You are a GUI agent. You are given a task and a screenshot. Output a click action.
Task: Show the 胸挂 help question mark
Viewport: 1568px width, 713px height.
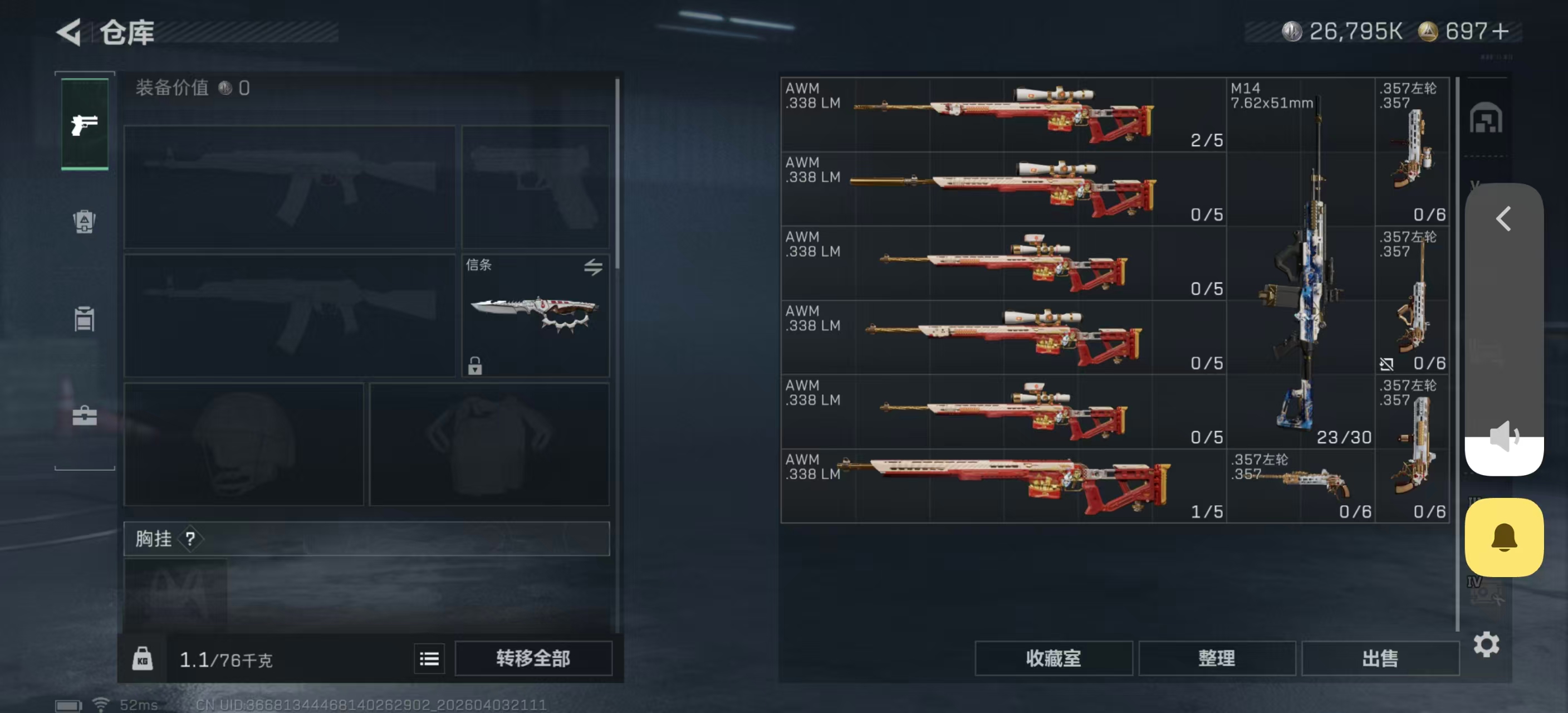[x=190, y=539]
